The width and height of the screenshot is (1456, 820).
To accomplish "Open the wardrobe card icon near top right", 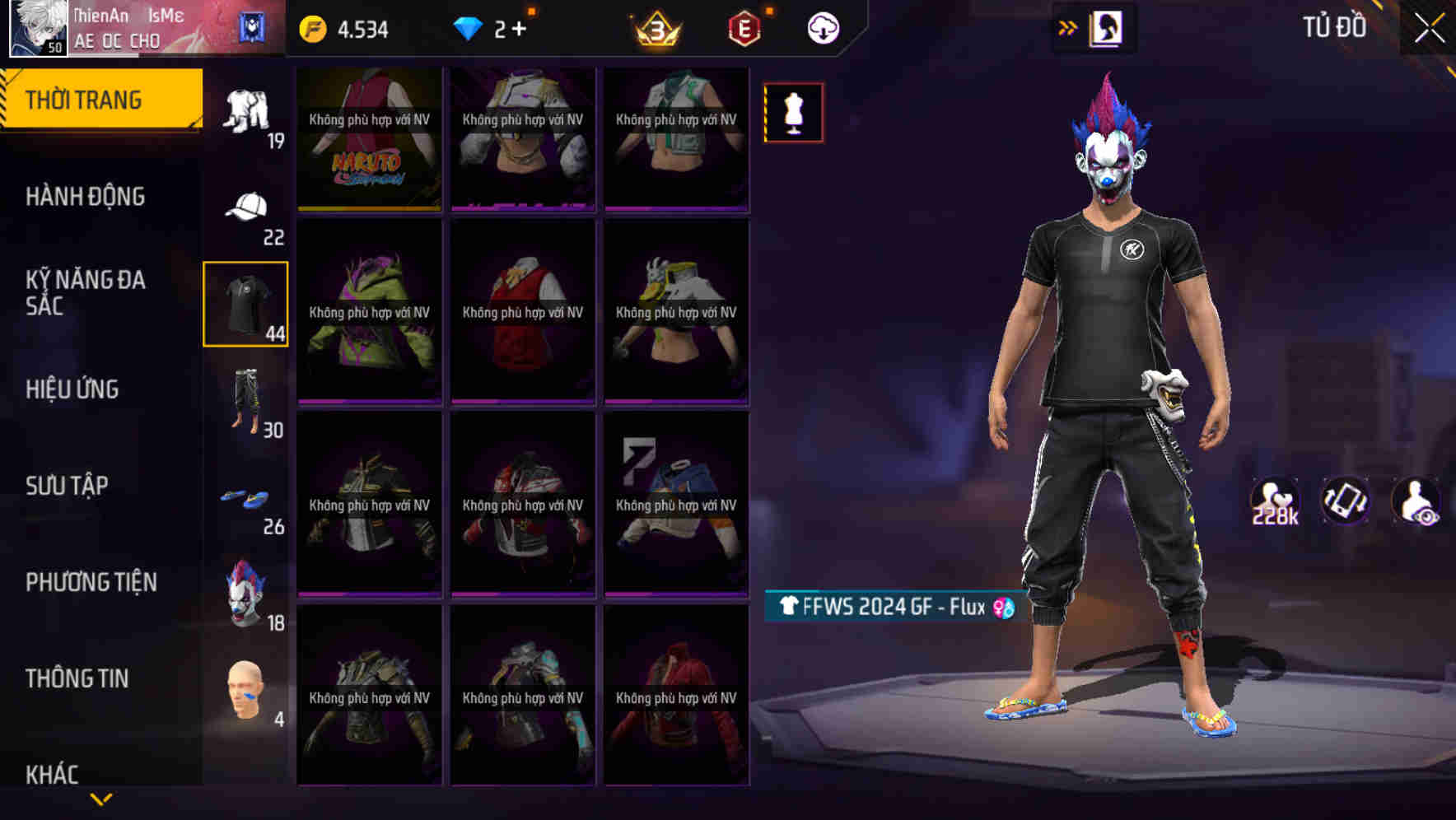I will [x=1107, y=27].
